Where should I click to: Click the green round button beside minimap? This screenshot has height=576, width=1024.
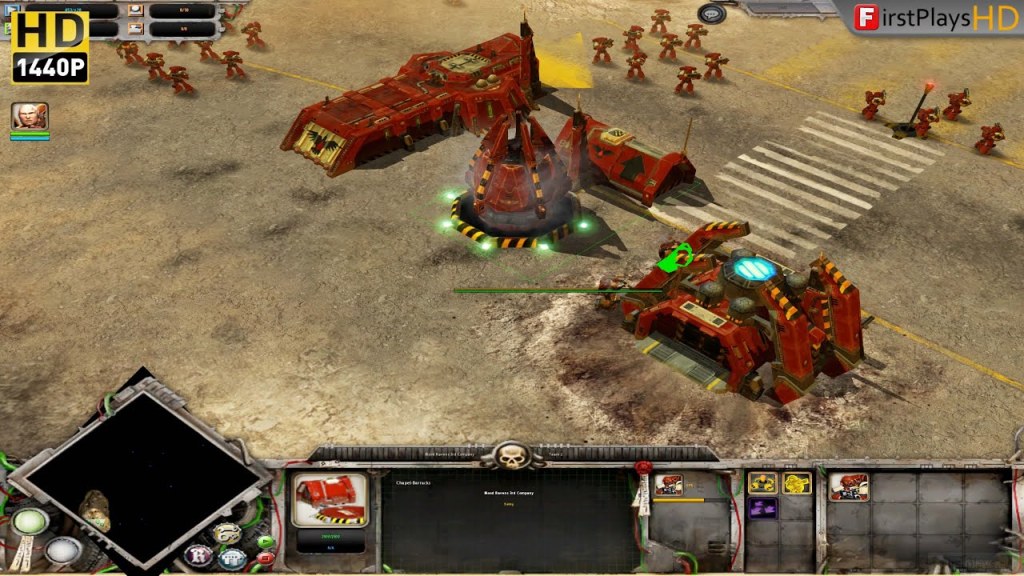pyautogui.click(x=29, y=522)
